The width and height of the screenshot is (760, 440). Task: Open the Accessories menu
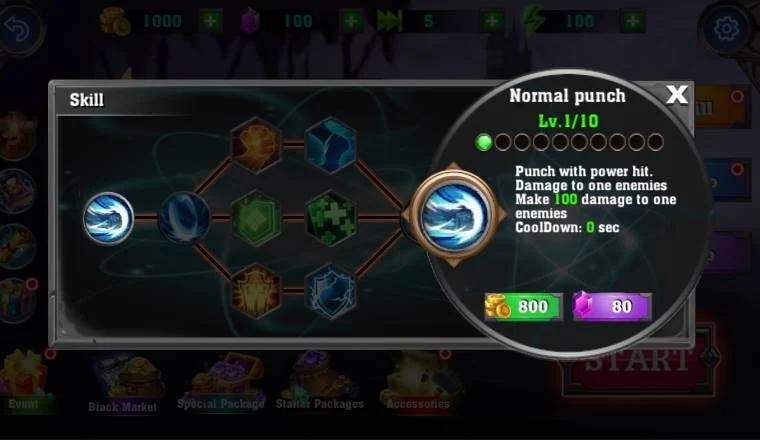point(418,382)
